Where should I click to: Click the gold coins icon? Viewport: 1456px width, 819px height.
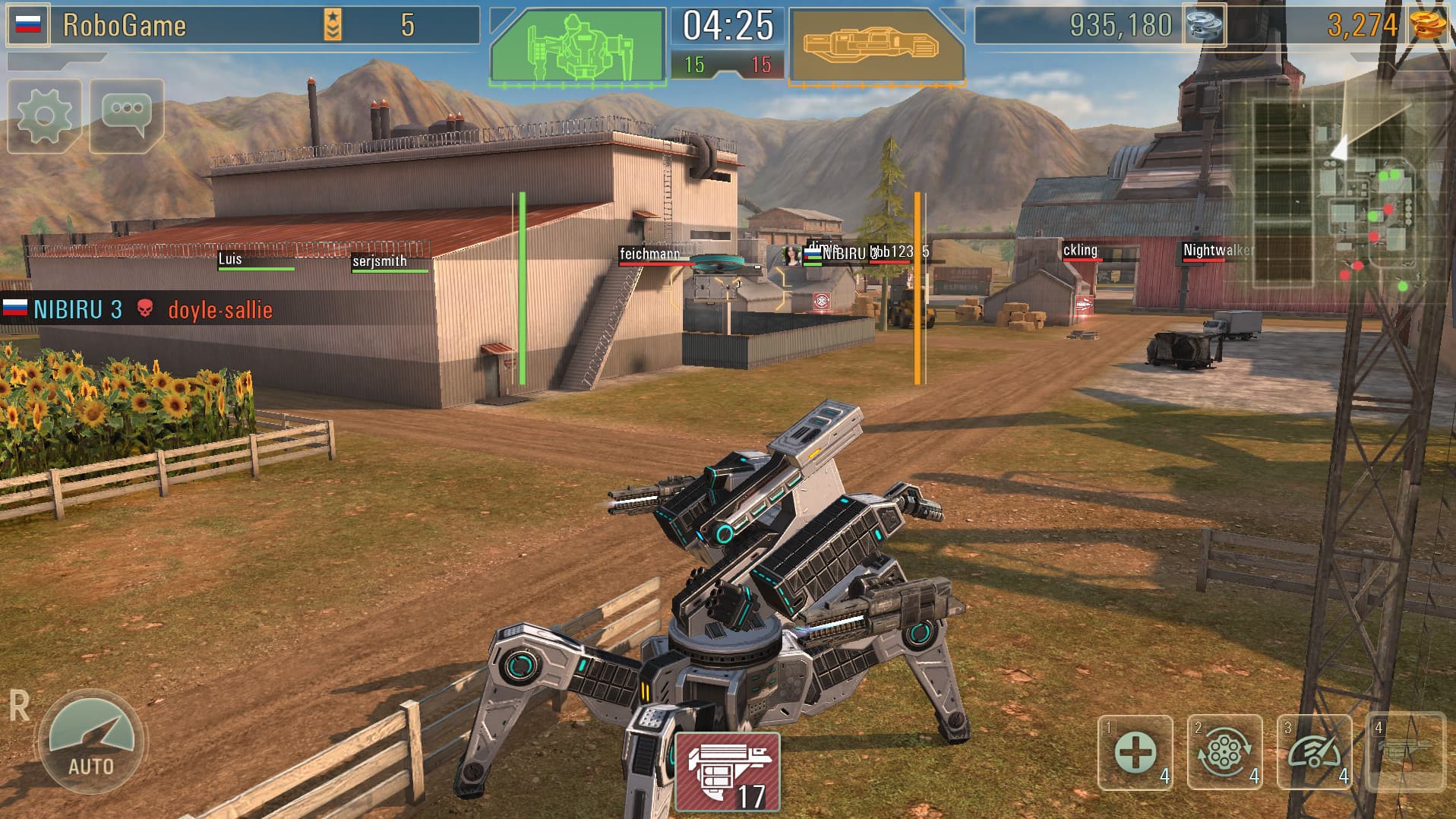pyautogui.click(x=1429, y=25)
